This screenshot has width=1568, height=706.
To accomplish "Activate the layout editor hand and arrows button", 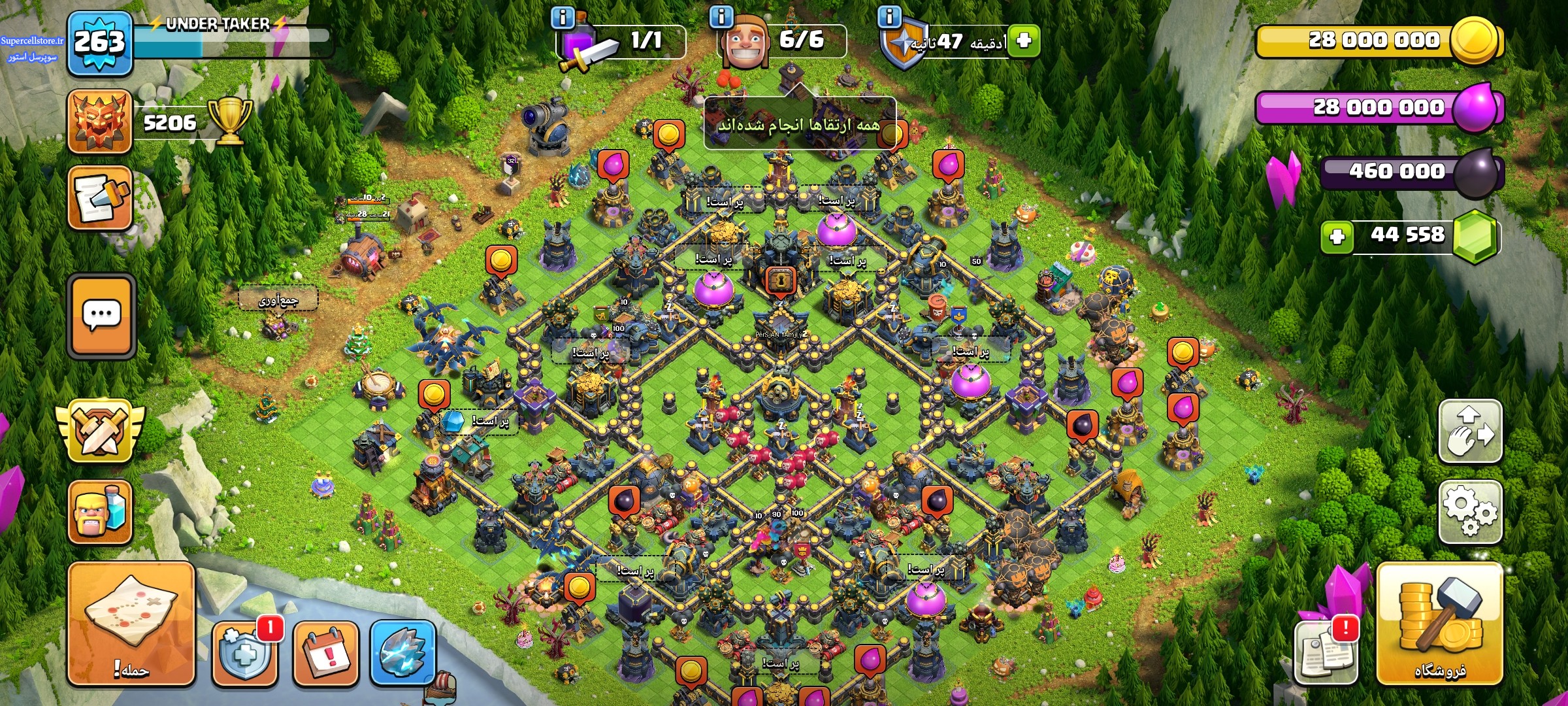I will pos(1470,431).
